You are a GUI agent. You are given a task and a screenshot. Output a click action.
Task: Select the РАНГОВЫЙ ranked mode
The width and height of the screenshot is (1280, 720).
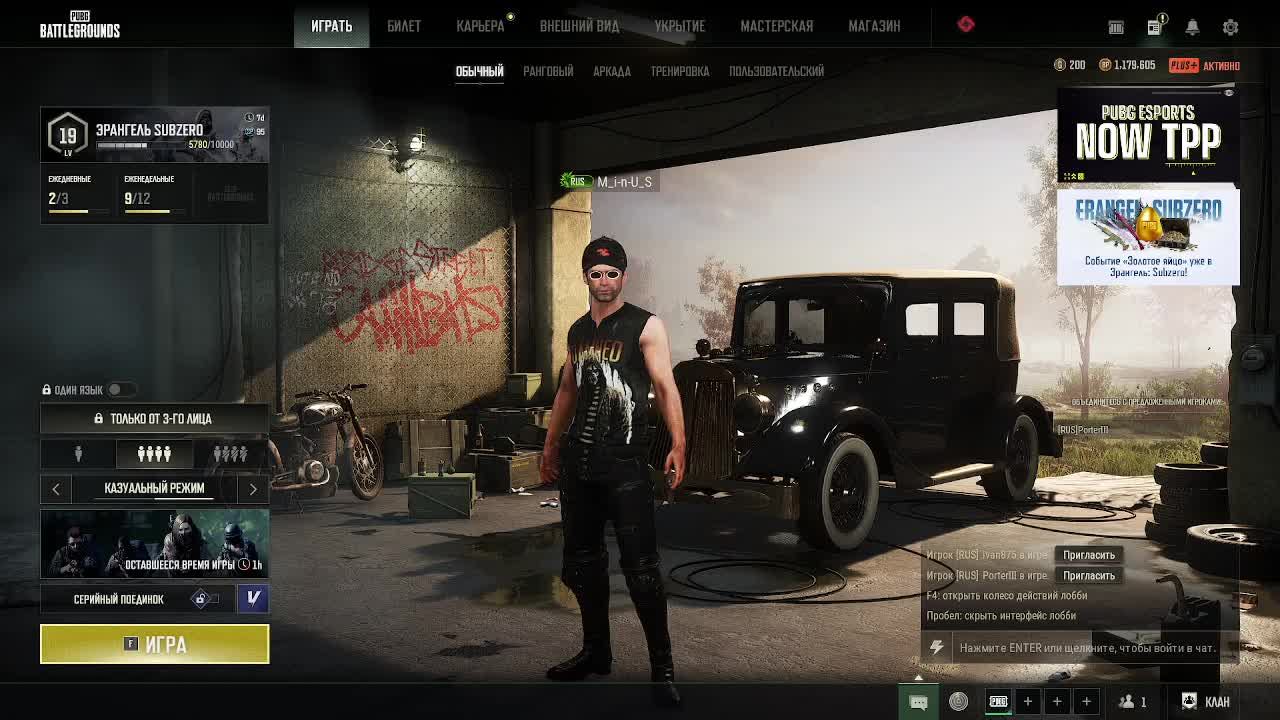[x=548, y=71]
